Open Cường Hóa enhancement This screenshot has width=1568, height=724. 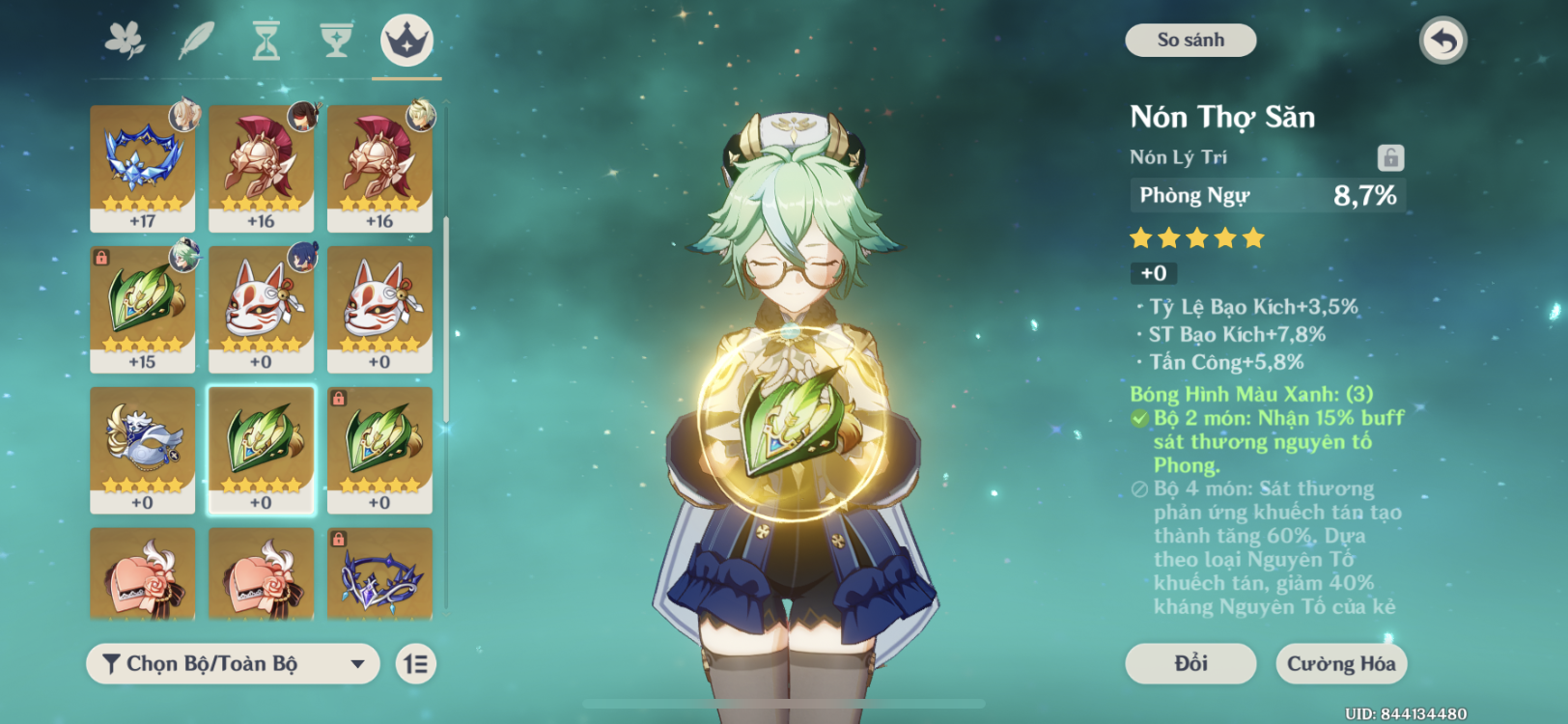[x=1340, y=664]
